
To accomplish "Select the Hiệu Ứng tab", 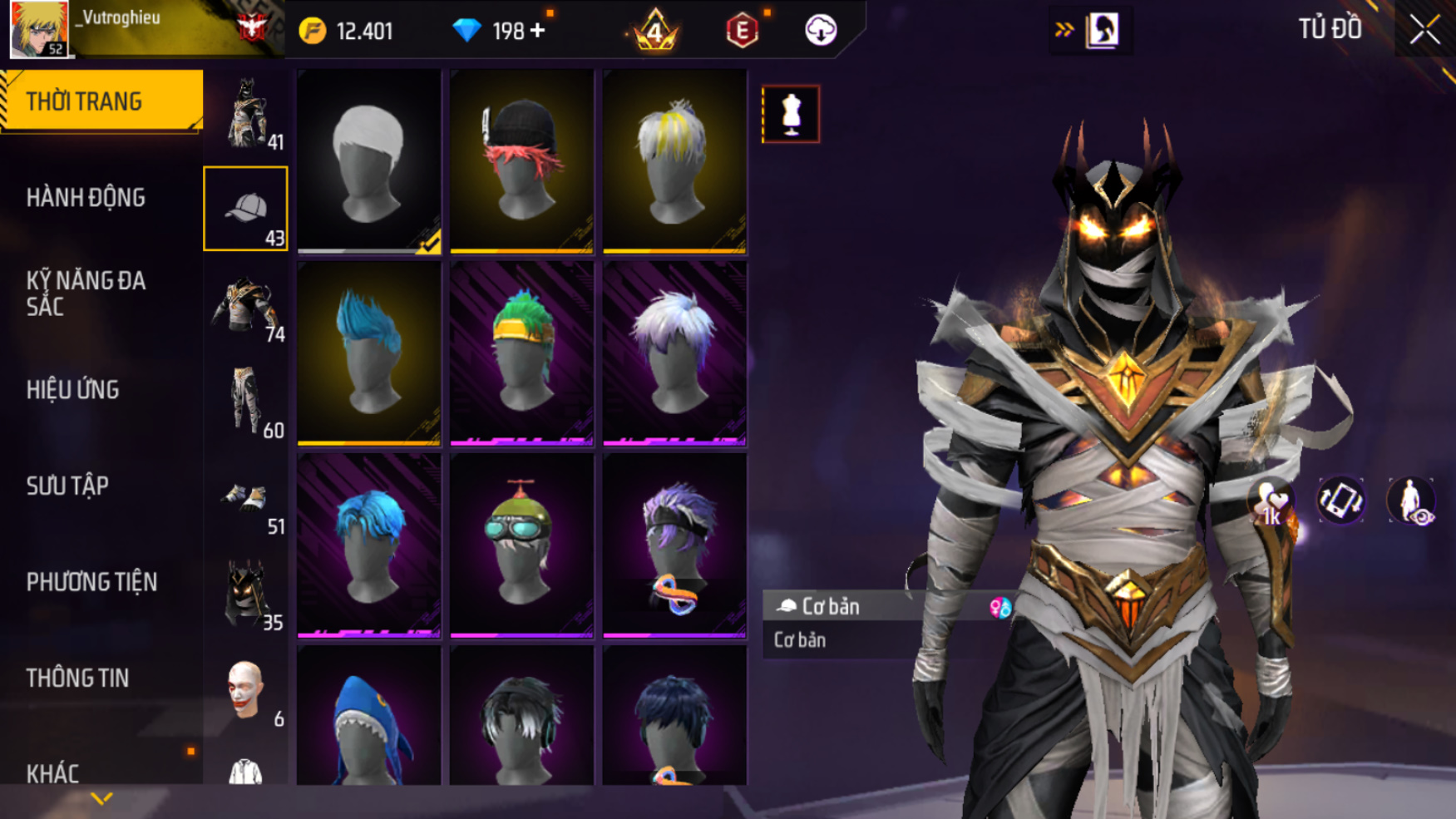I will click(73, 390).
